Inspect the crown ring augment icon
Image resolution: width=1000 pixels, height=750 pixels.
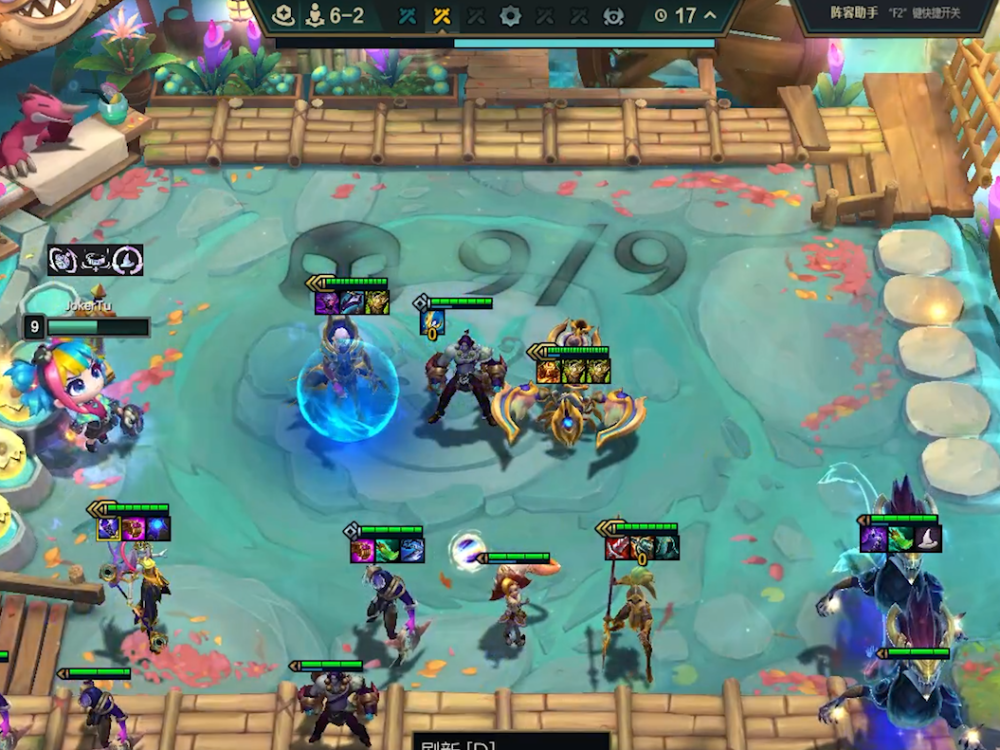click(96, 260)
